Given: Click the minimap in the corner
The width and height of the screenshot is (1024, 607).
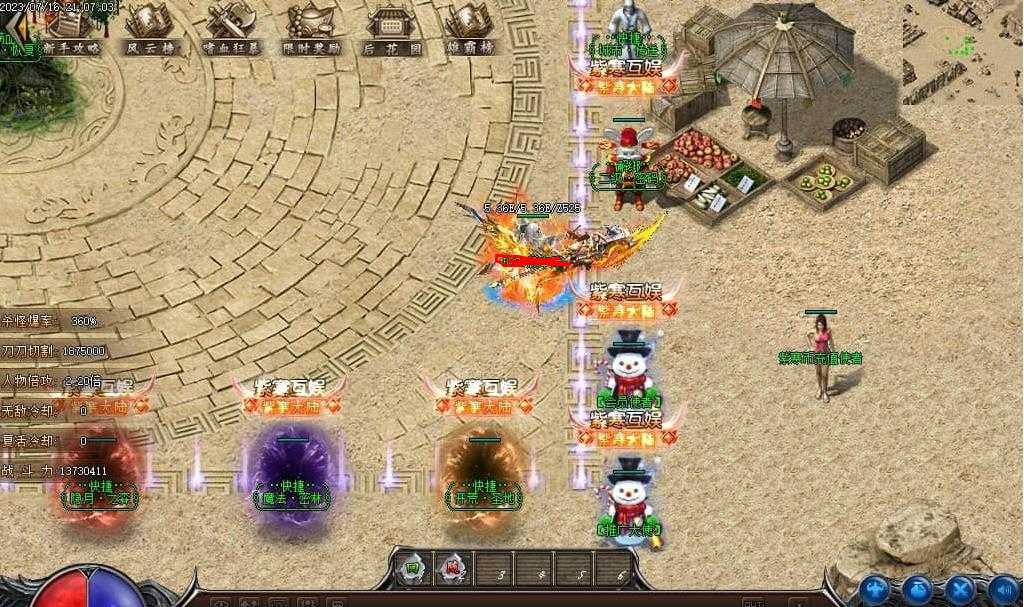Looking at the screenshot, I should point(963,52).
